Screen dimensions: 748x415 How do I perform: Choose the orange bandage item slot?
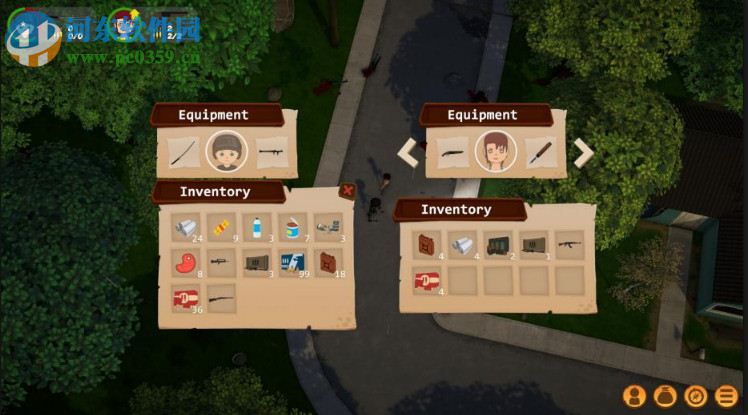pyautogui.click(x=221, y=228)
